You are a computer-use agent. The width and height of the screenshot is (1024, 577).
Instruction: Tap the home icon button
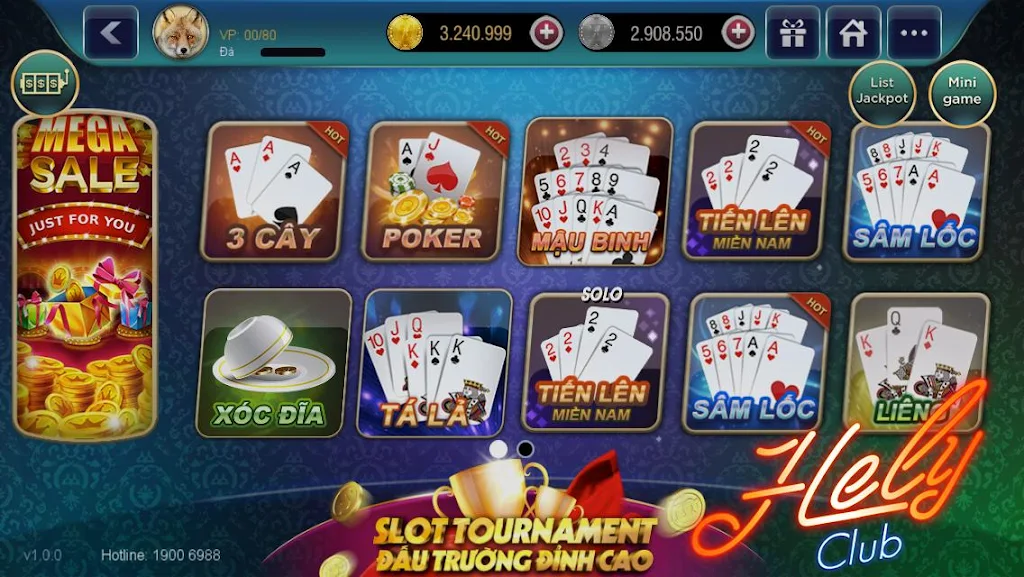853,33
